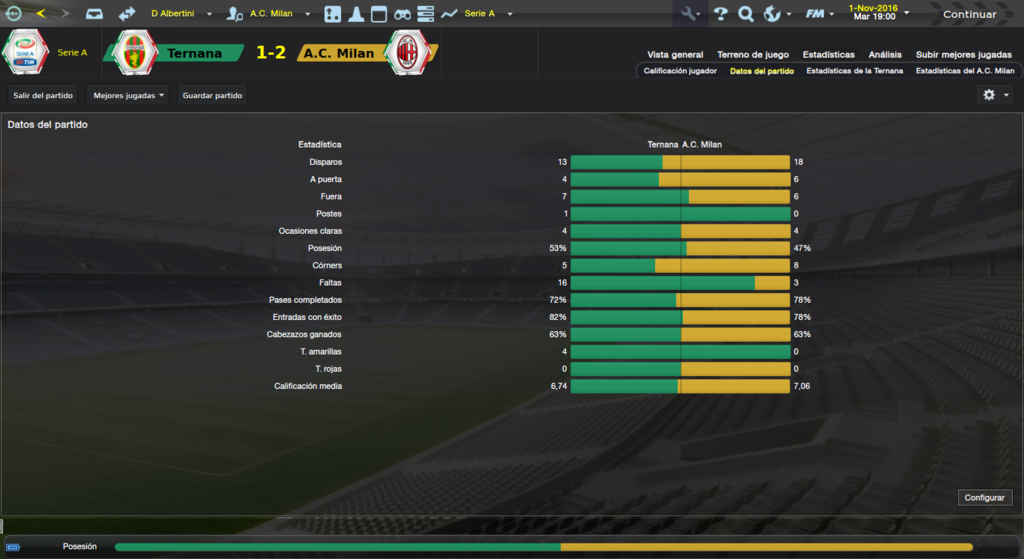Open Estadísticas de la Ternana subtab
This screenshot has width=1024, height=559.
[x=854, y=71]
